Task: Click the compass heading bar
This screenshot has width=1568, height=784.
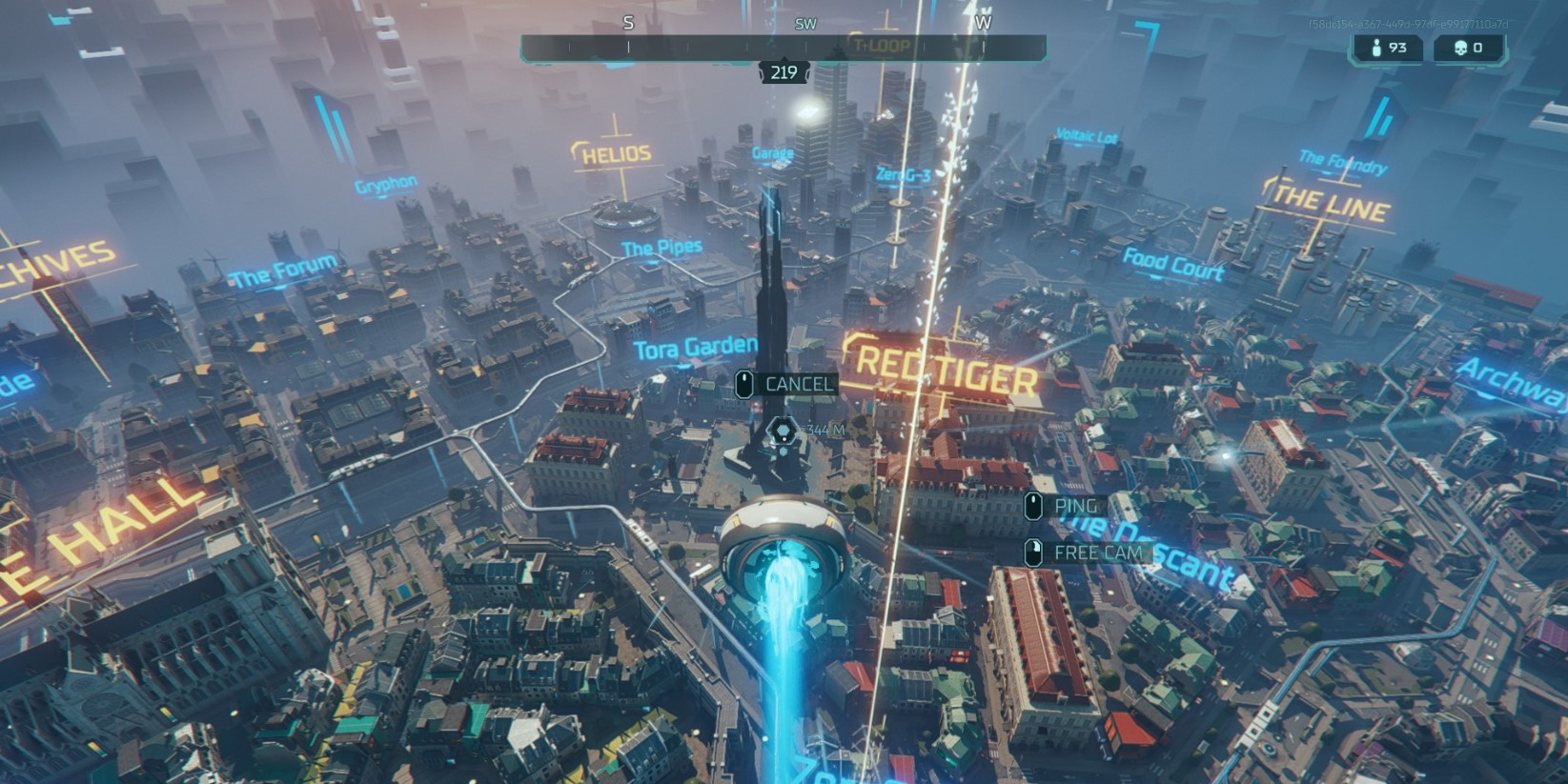Action: point(784,45)
